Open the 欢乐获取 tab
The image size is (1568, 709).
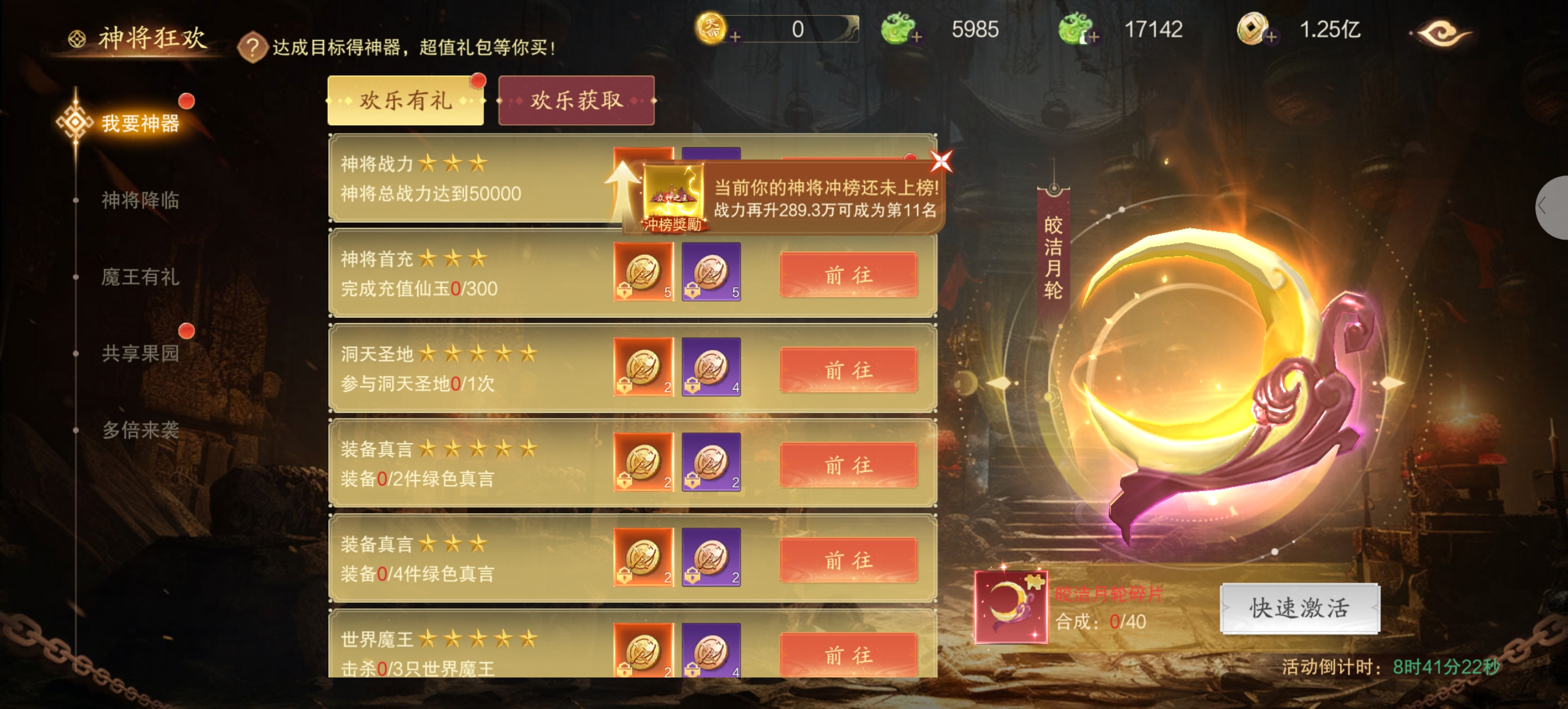coord(576,100)
